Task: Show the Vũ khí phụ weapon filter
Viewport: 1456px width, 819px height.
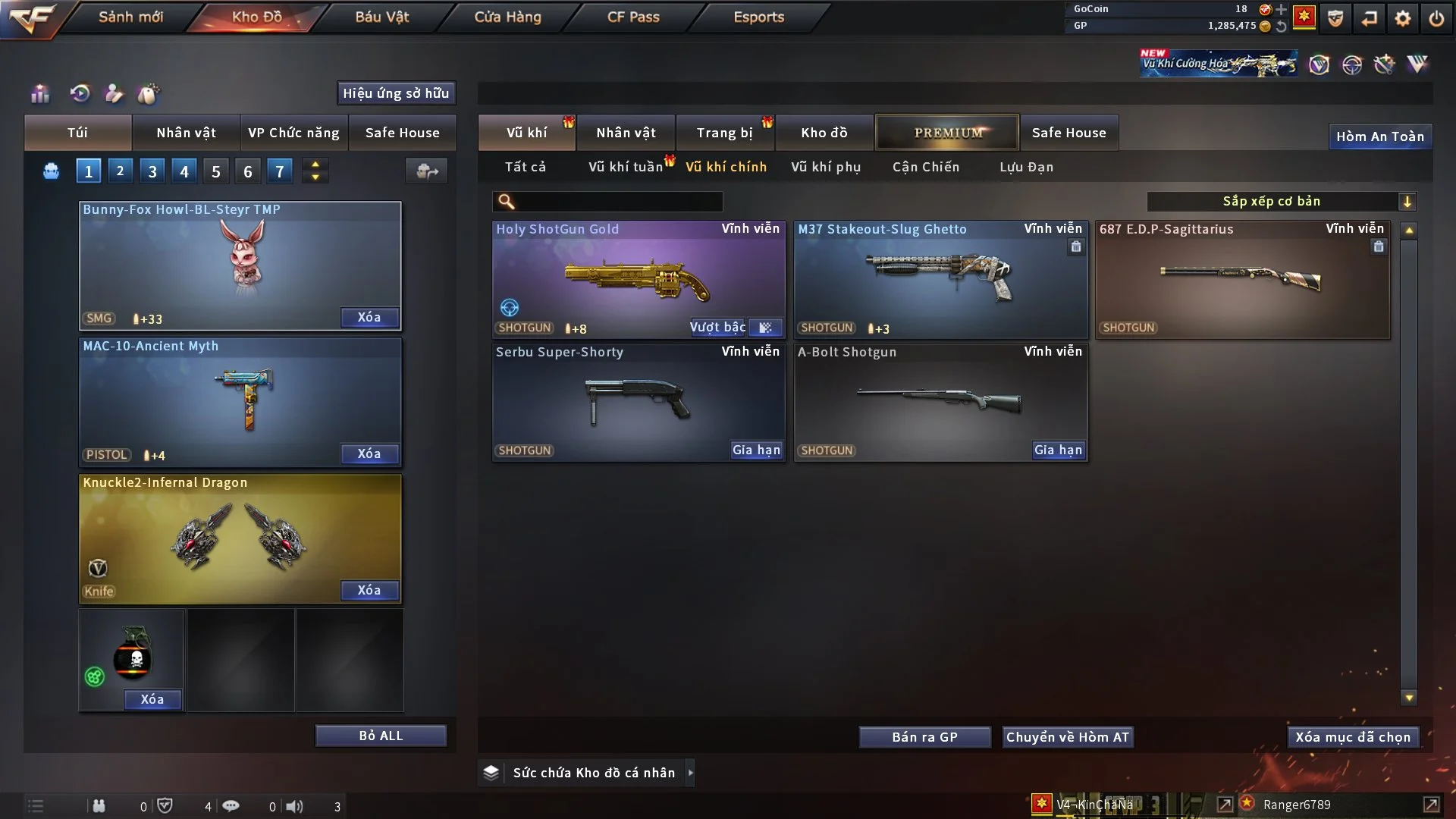Action: (826, 167)
